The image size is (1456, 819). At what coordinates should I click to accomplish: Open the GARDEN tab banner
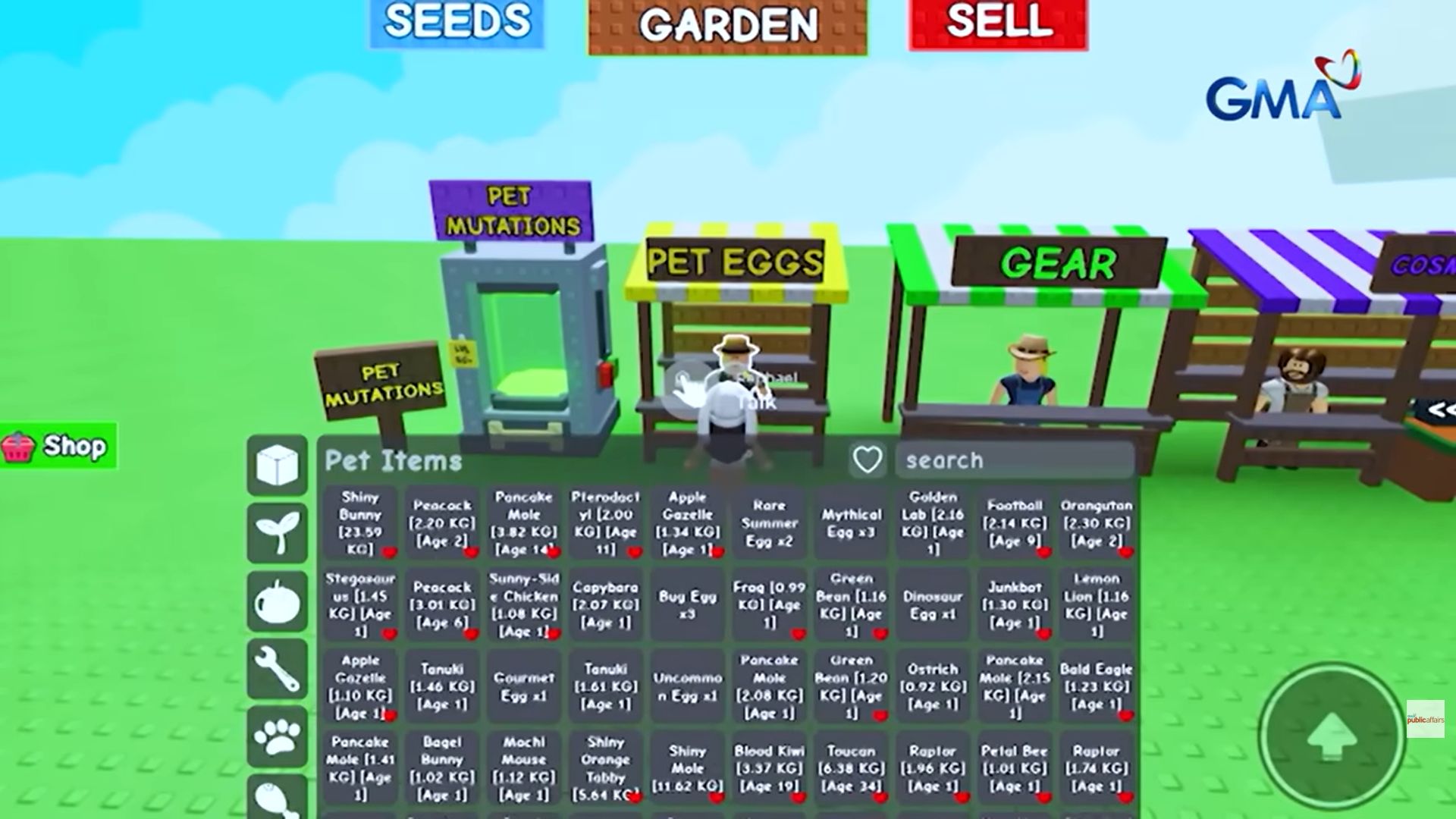coord(726,24)
